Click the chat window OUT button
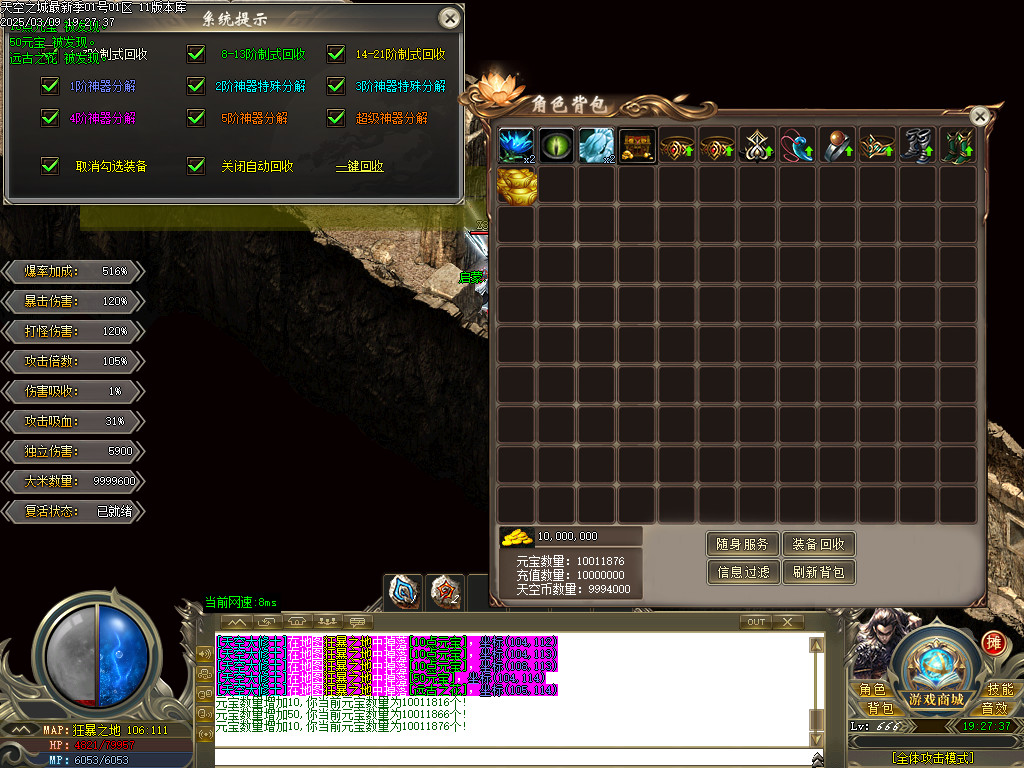The width and height of the screenshot is (1024, 768). [x=756, y=622]
